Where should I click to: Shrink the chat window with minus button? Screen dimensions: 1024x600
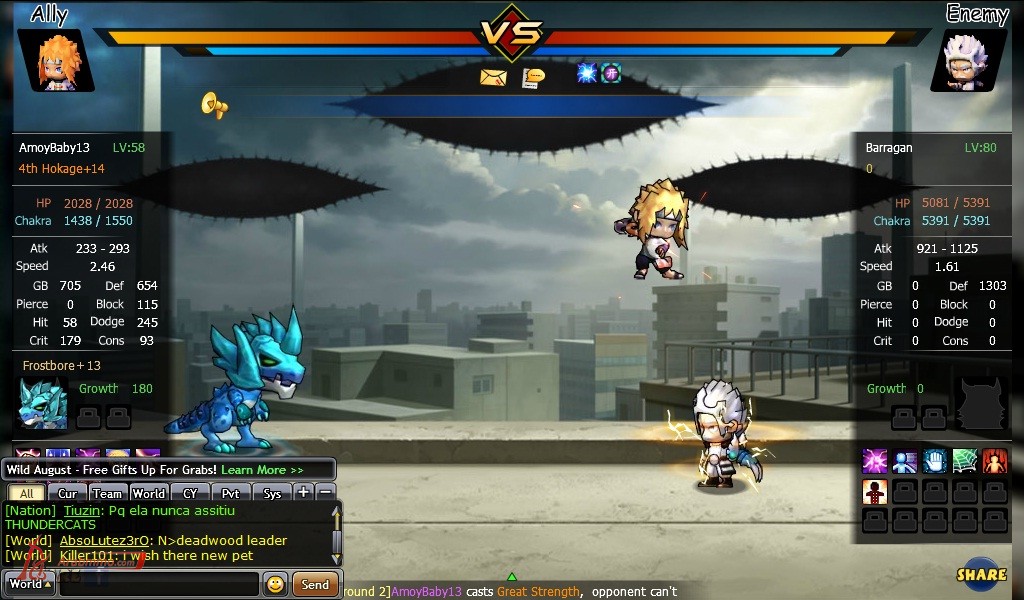(325, 492)
